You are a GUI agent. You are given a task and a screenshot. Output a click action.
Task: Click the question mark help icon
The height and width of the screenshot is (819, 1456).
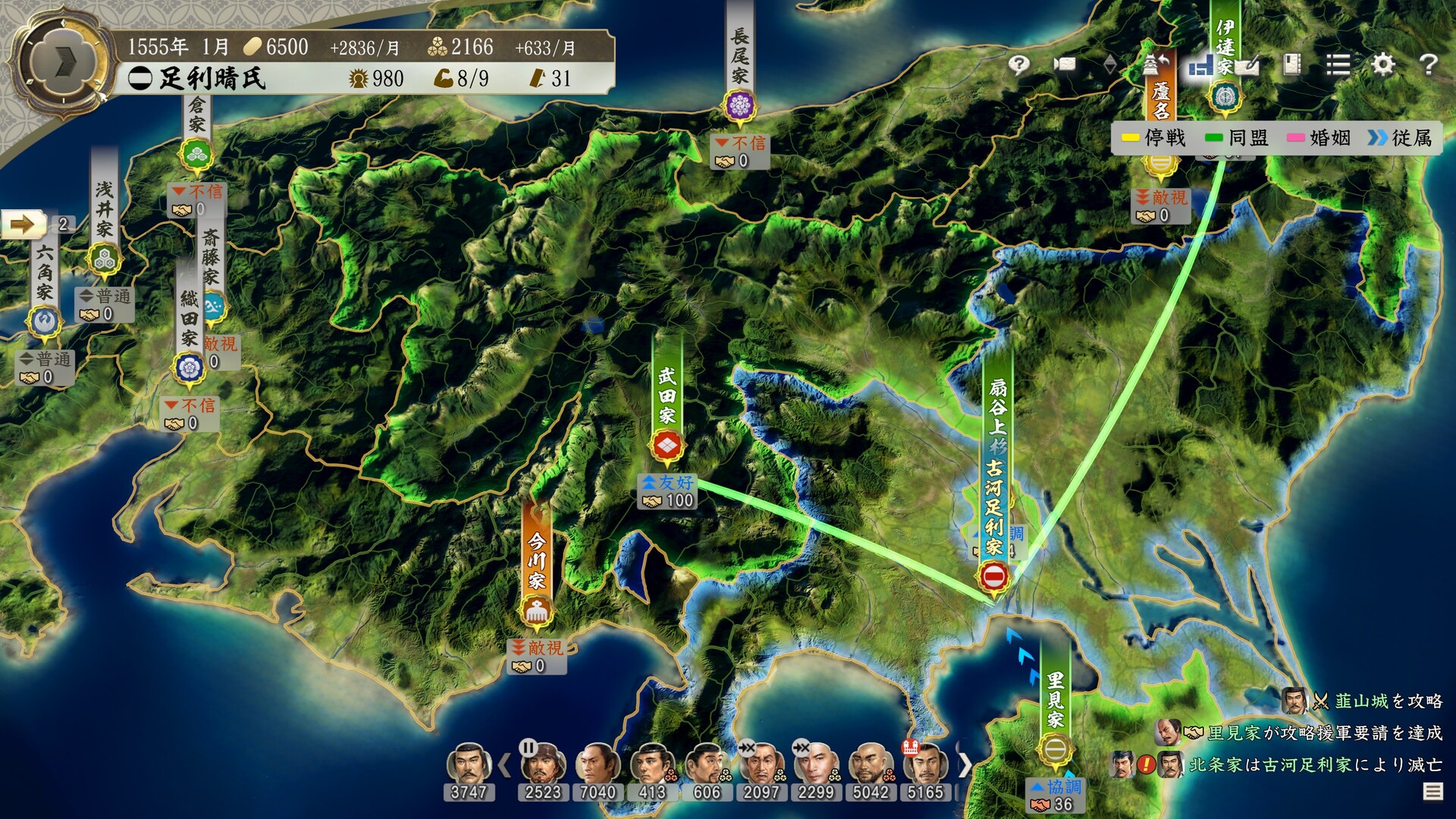tap(1428, 64)
